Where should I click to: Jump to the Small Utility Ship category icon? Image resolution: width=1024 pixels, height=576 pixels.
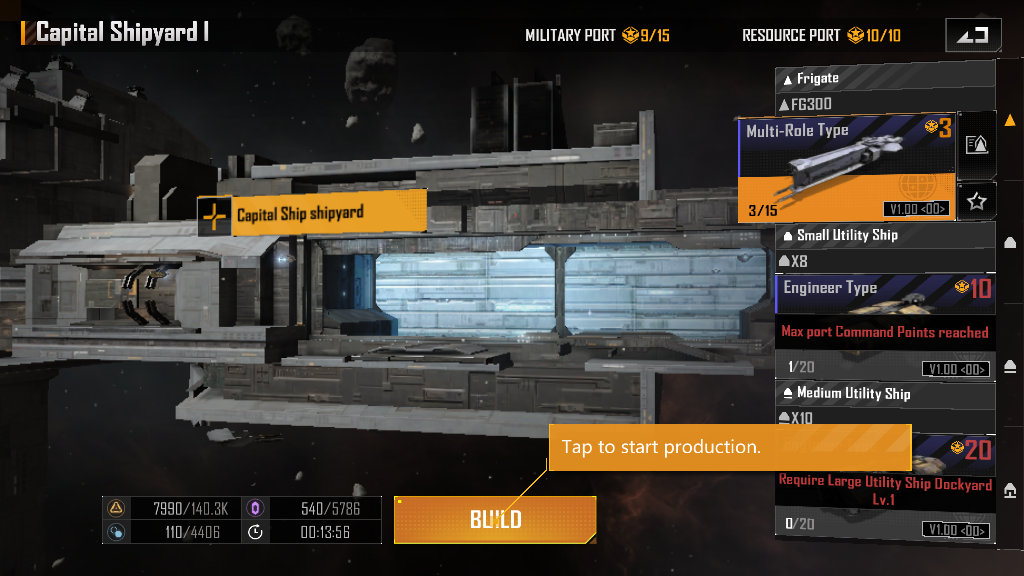1010,242
